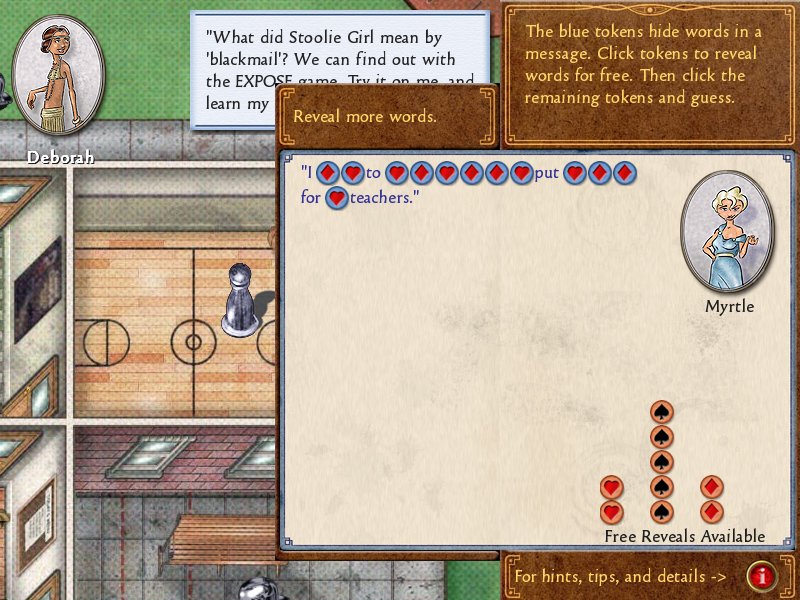The height and width of the screenshot is (600, 800).
Task: Click the diamond token right after "I"
Action: pos(327,173)
